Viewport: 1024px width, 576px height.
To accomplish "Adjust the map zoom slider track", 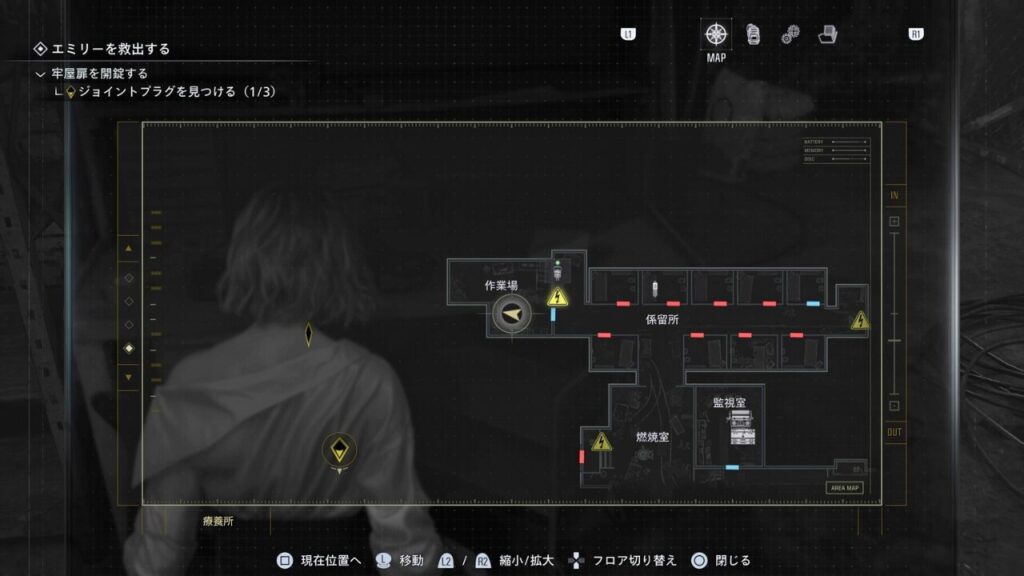I will [894, 313].
